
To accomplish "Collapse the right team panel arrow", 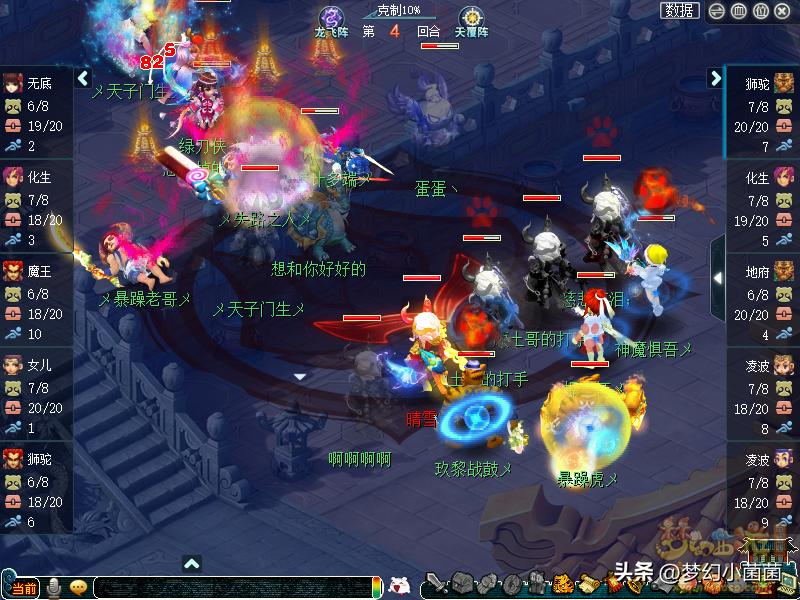I will click(x=716, y=78).
